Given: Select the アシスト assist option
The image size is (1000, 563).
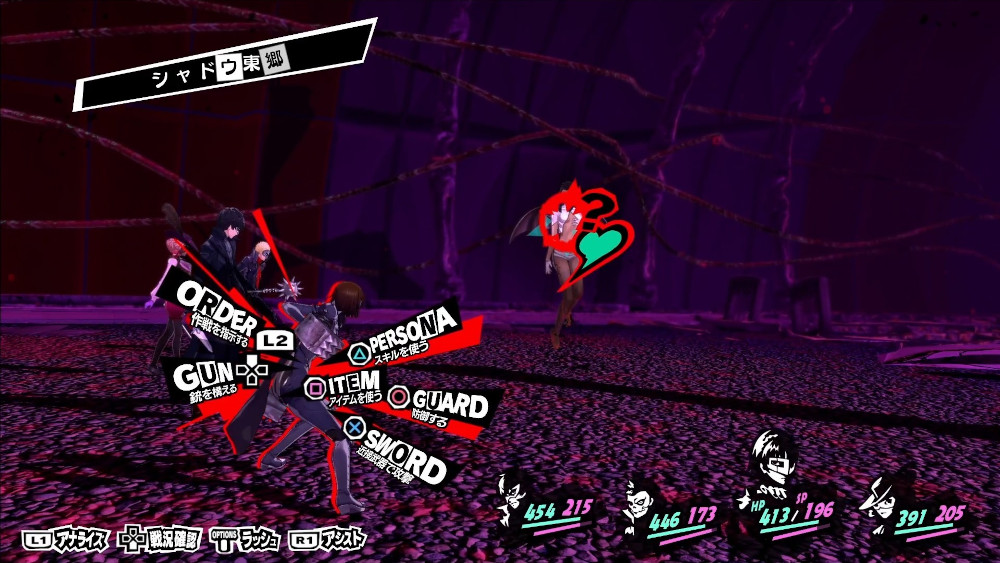Looking at the screenshot, I should [328, 540].
